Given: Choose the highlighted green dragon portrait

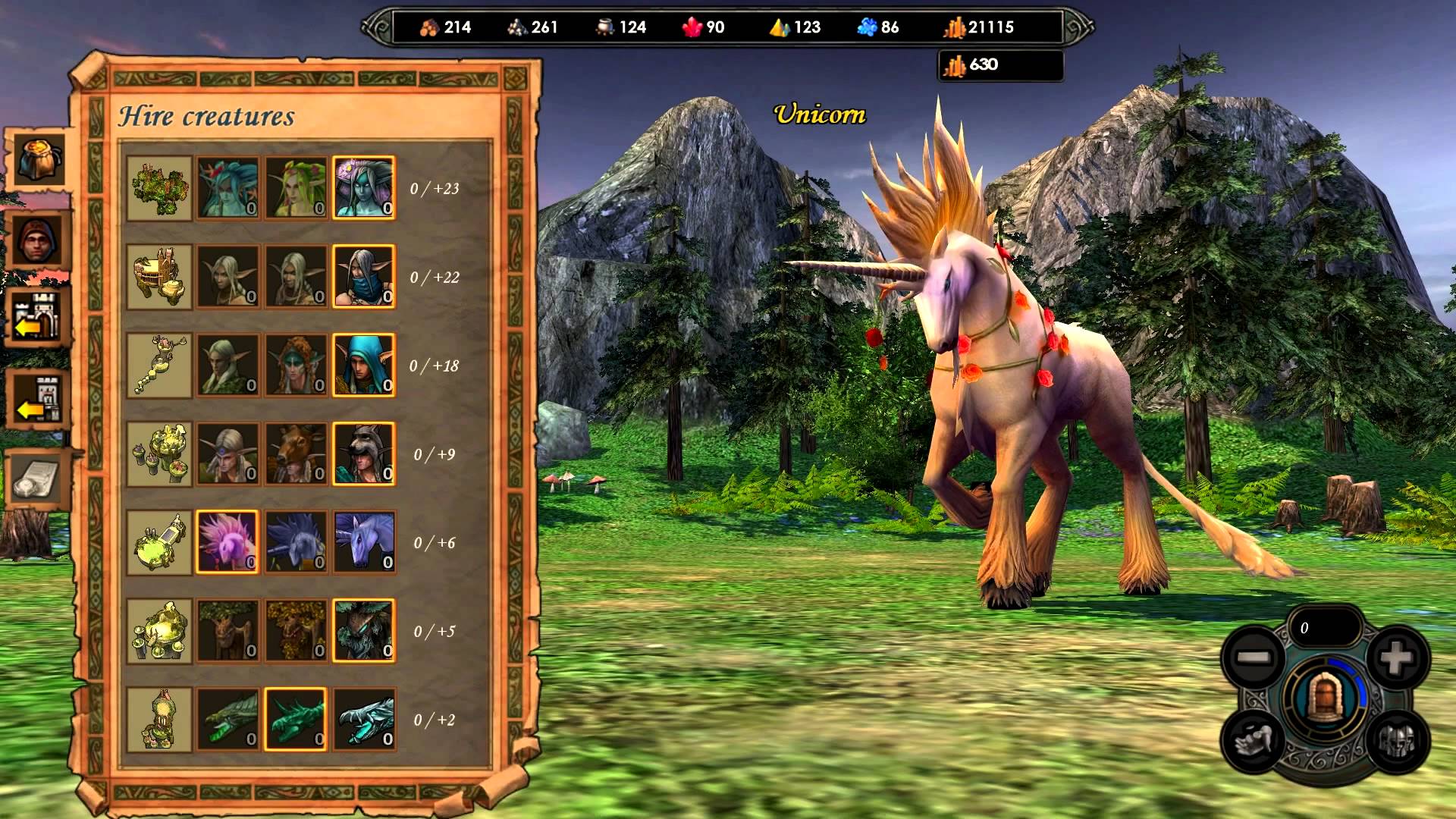Looking at the screenshot, I should [x=296, y=719].
